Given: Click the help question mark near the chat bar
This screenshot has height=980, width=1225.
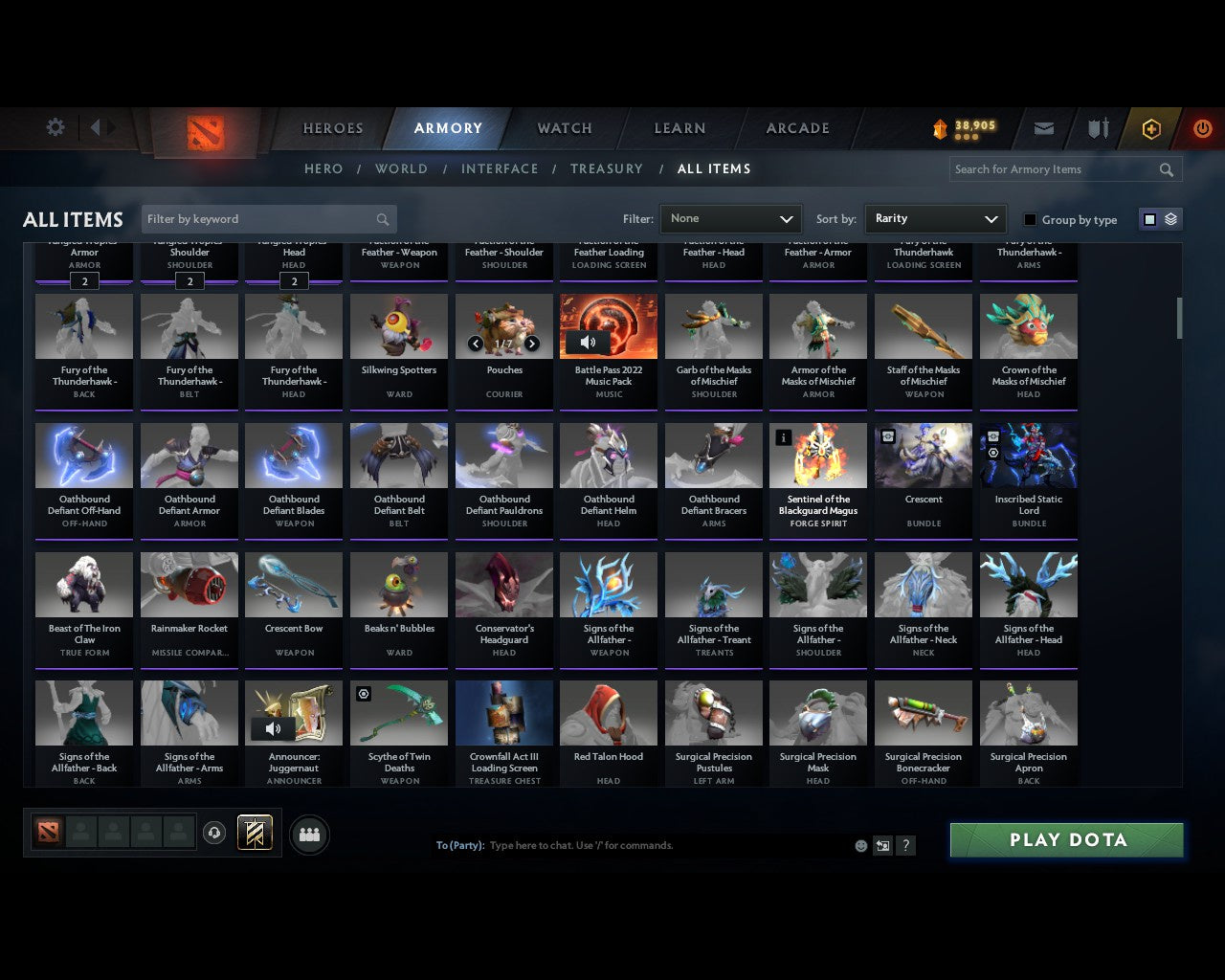Looking at the screenshot, I should coord(904,845).
